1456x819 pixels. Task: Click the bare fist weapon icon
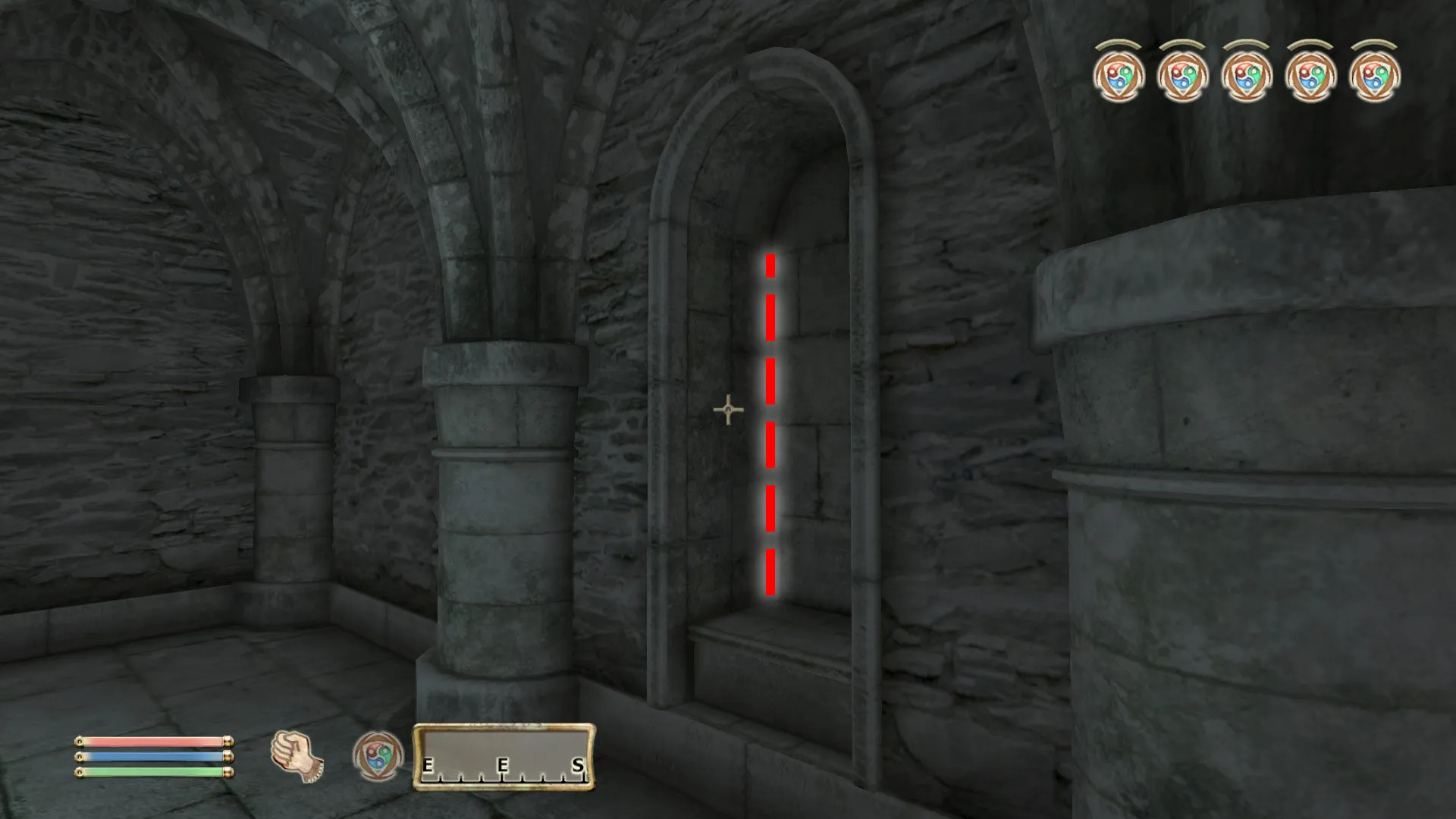pos(297,756)
